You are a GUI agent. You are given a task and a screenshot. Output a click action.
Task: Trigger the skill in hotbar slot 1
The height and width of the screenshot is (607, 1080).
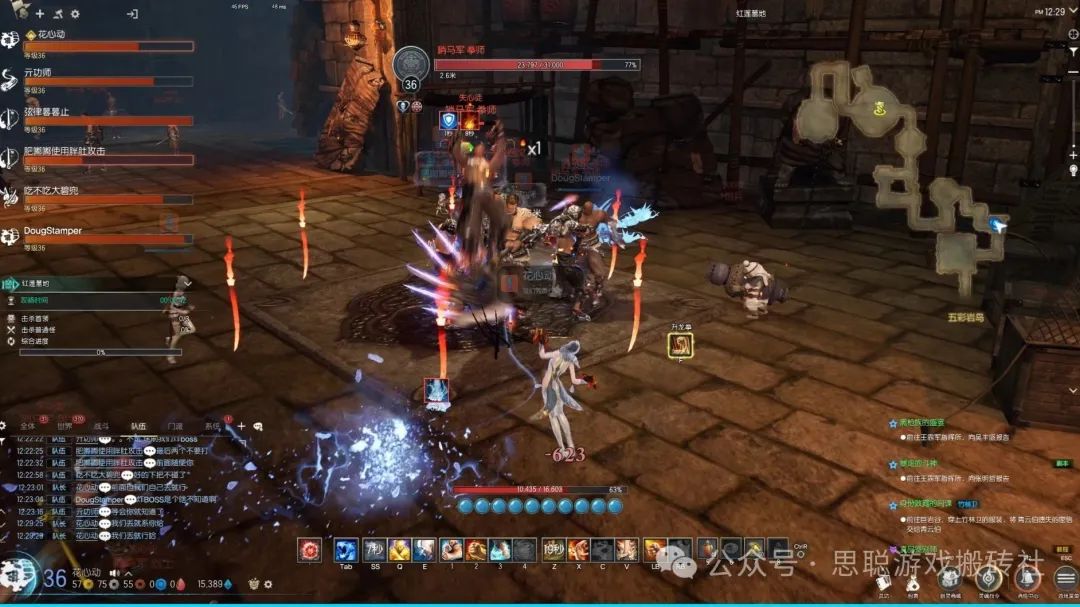pos(450,549)
